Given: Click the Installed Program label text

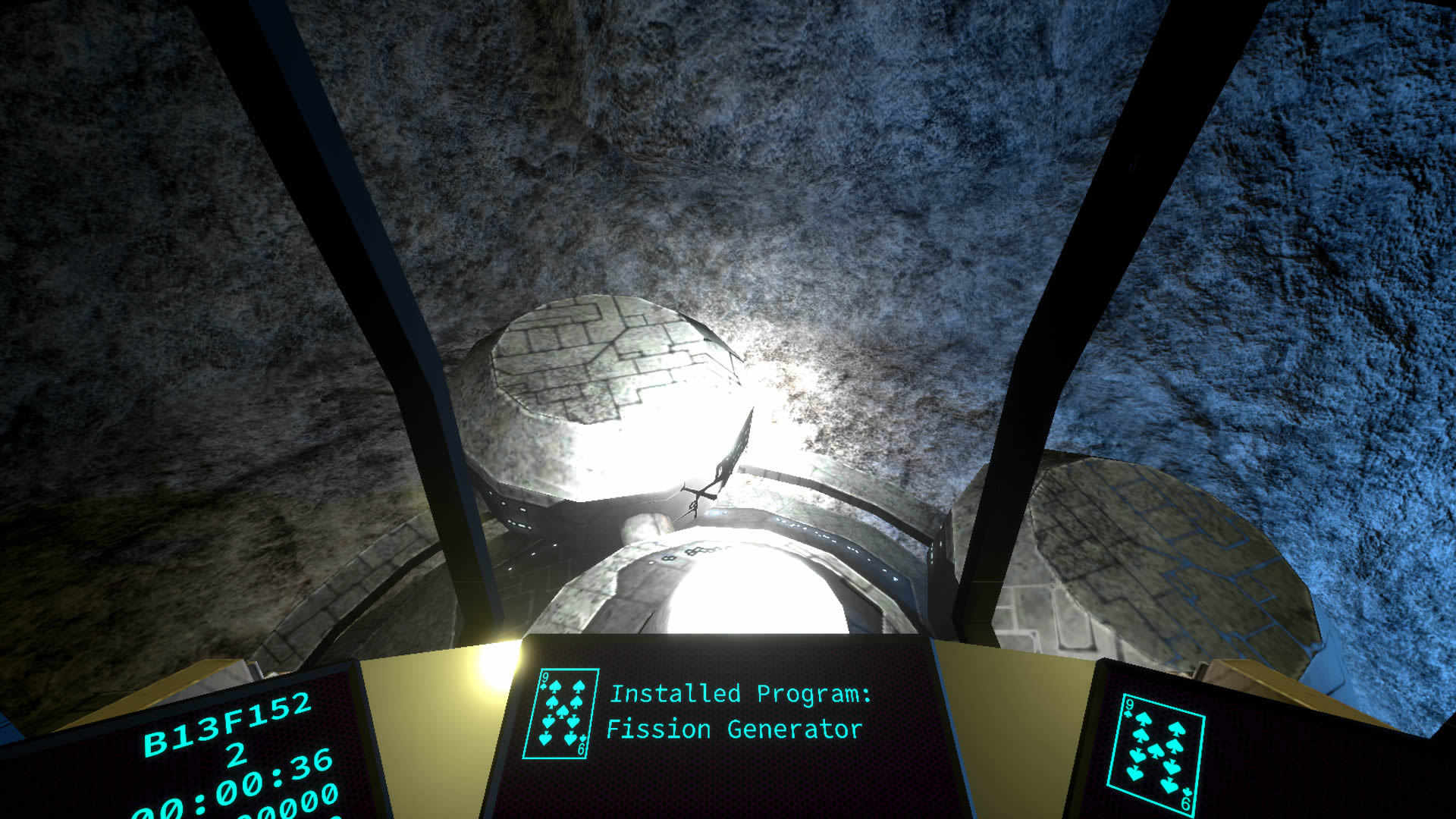Looking at the screenshot, I should [741, 694].
